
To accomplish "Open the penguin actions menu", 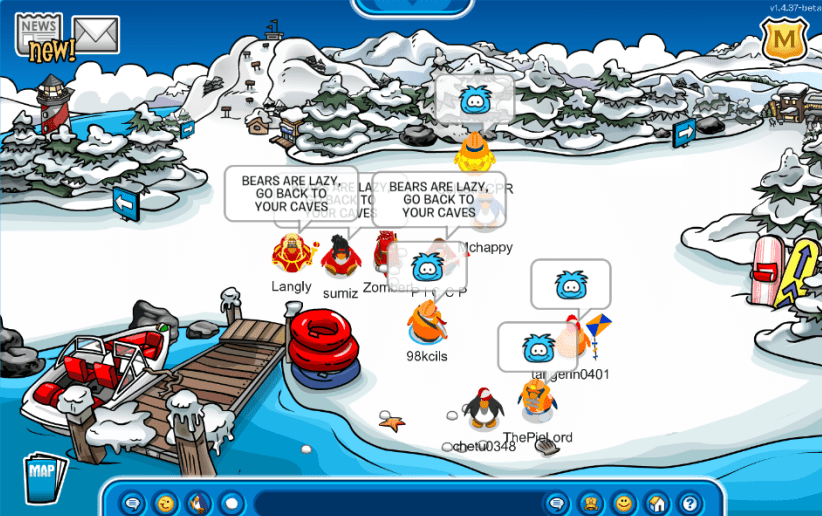I will pos(199,502).
